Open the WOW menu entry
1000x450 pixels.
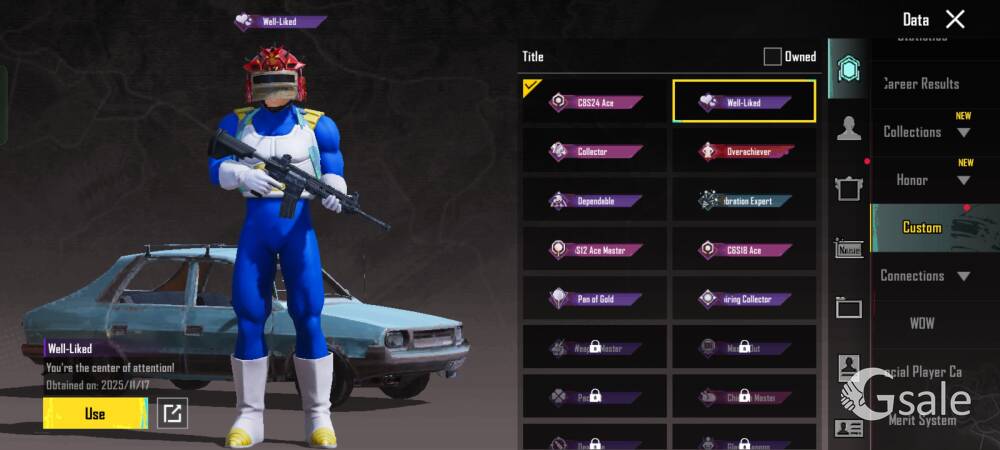click(922, 324)
